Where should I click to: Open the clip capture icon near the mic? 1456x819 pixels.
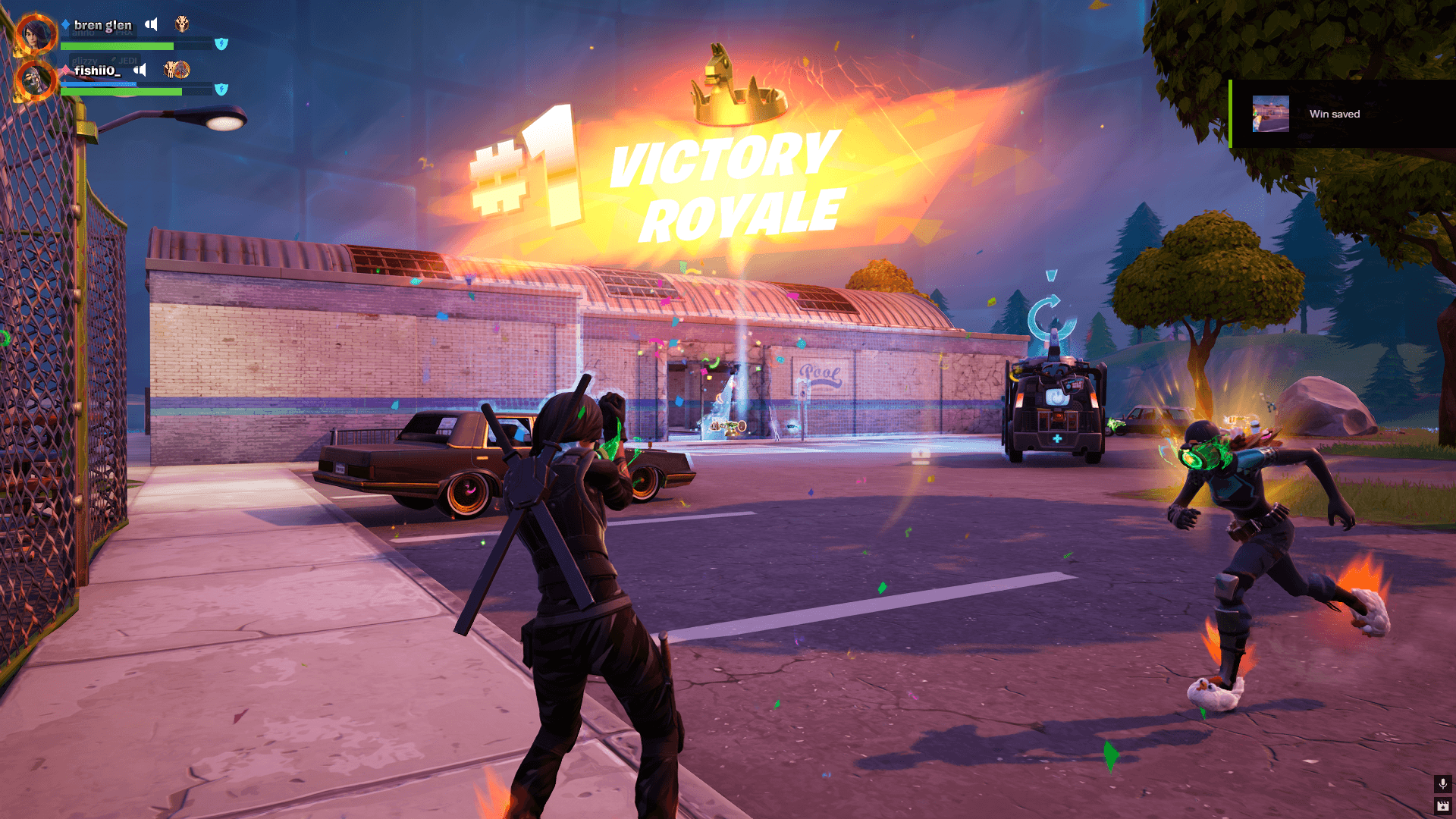point(1442,806)
